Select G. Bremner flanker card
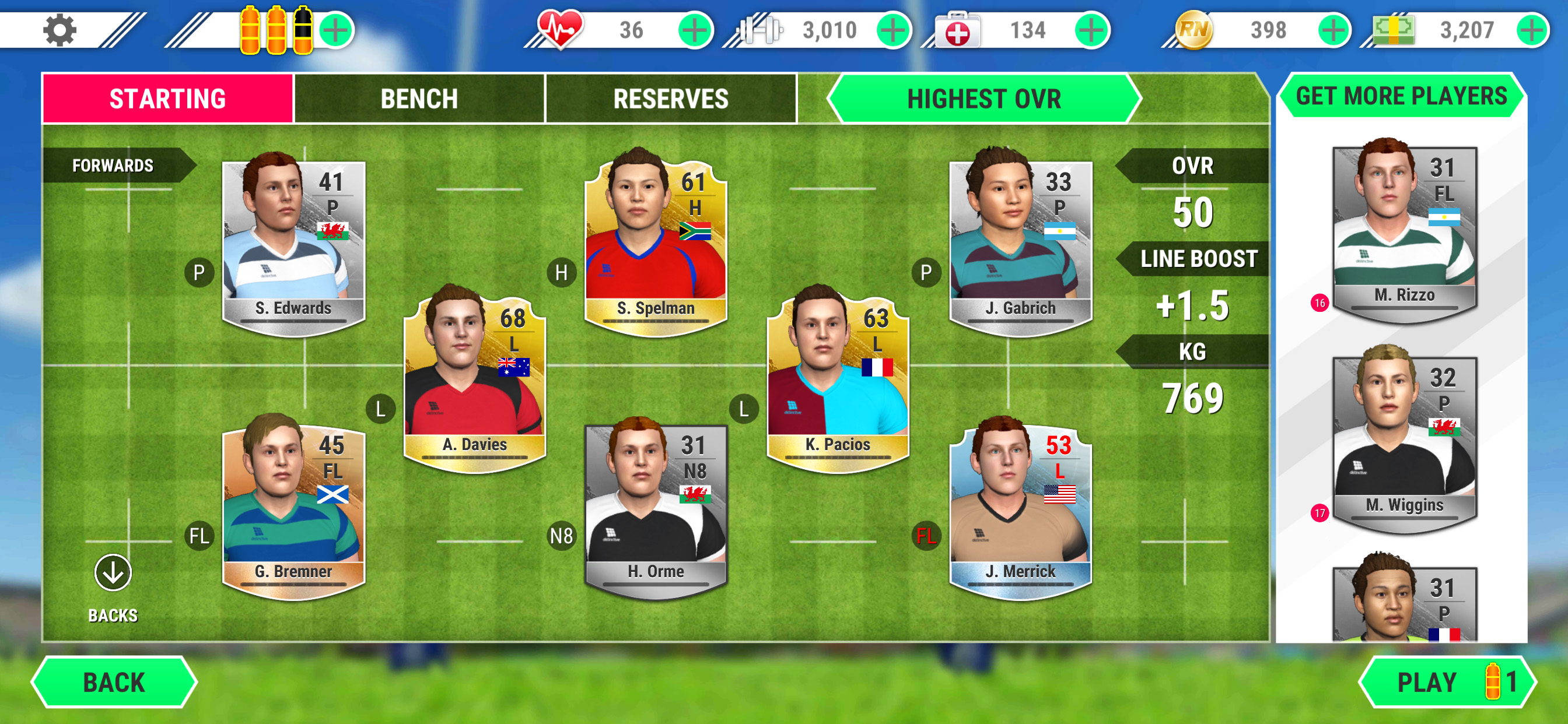The image size is (1568, 724). coord(293,508)
